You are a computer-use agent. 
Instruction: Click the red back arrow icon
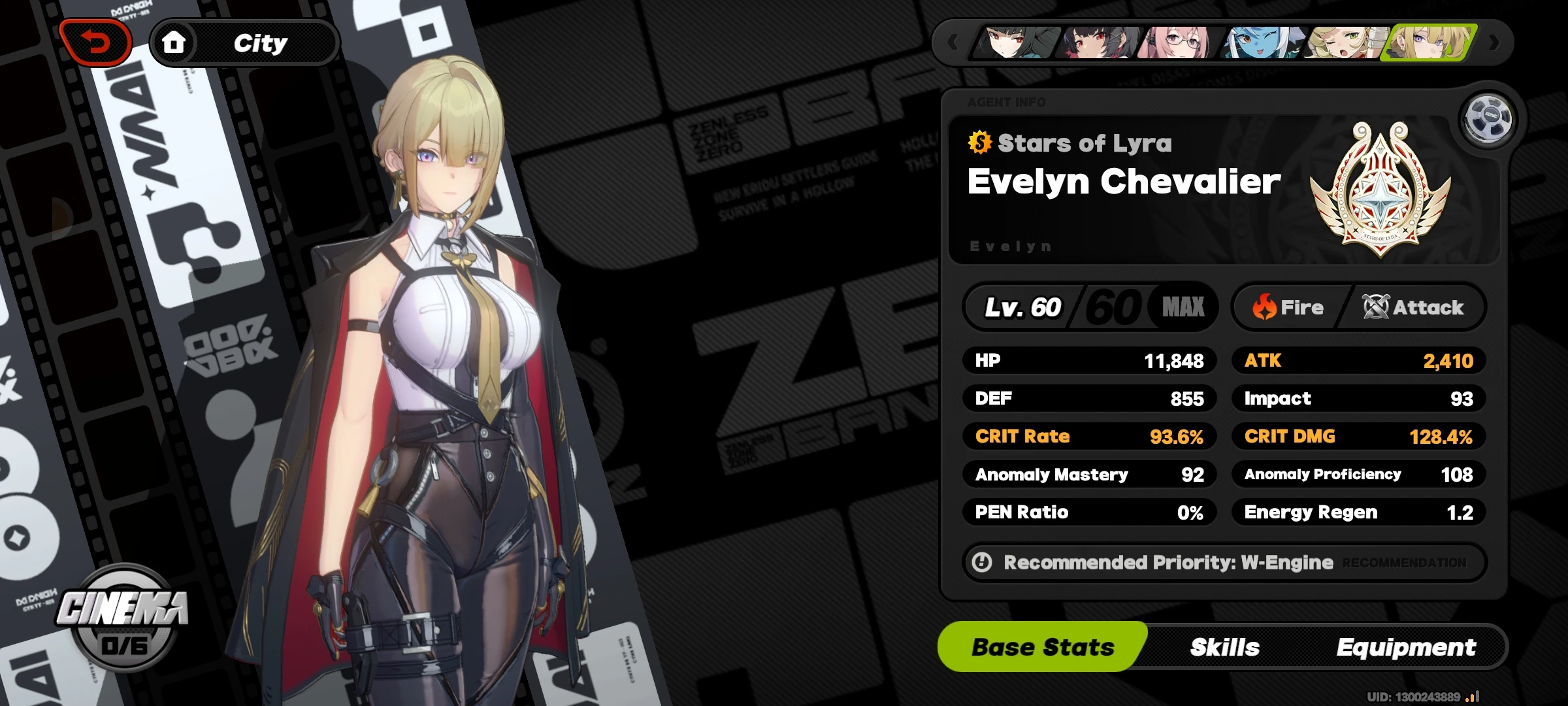click(x=96, y=41)
